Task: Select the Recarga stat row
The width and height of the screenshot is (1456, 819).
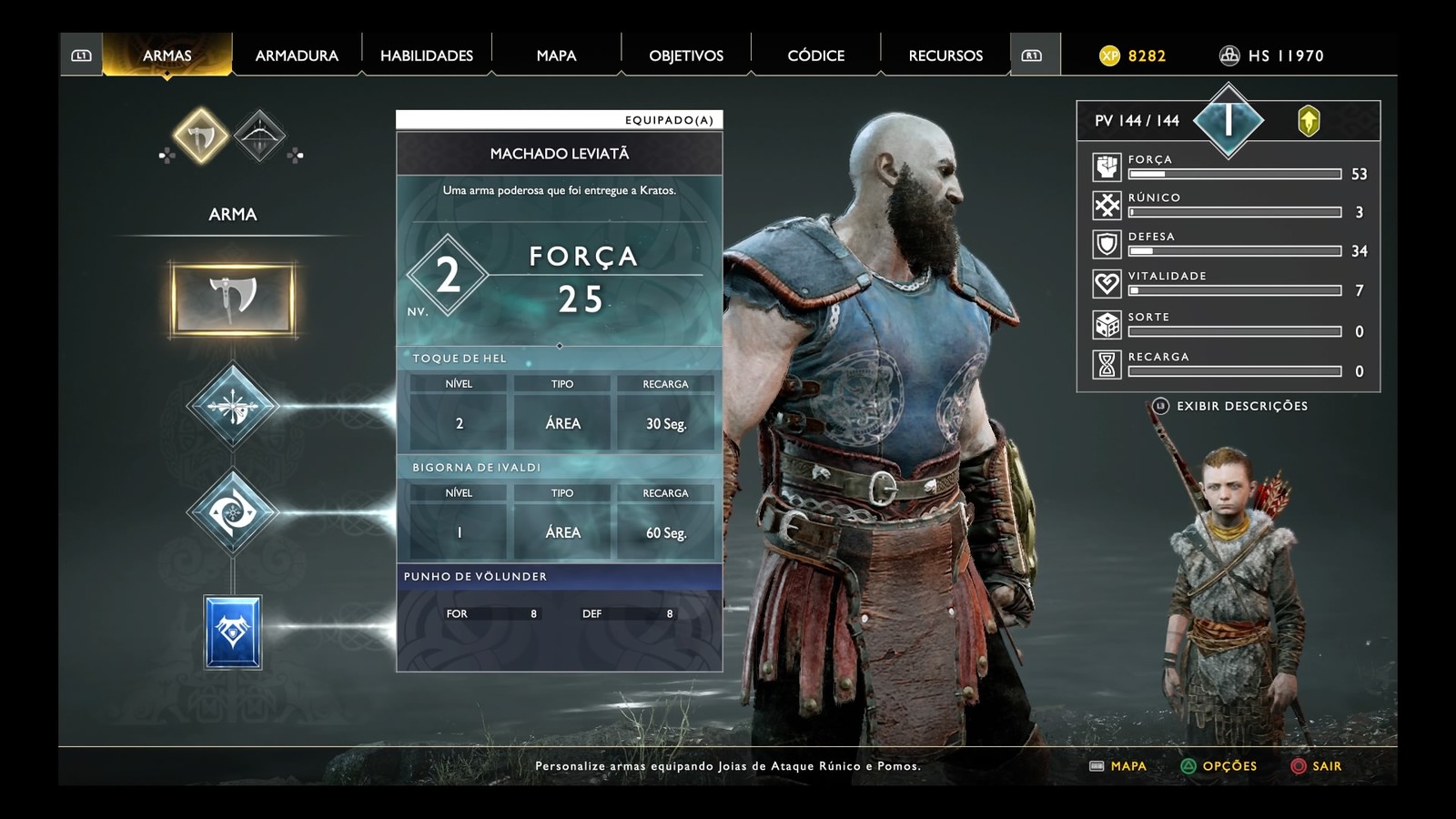Action: tap(1228, 365)
